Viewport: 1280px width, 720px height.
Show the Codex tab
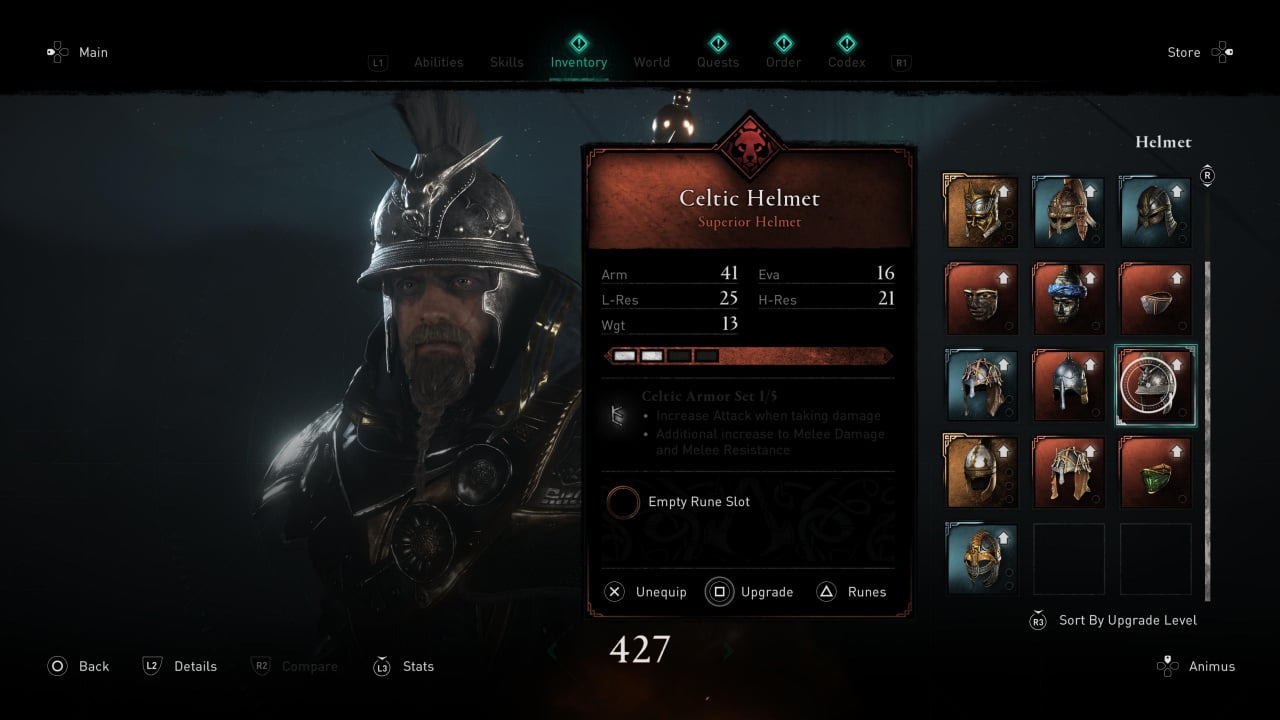[x=846, y=62]
